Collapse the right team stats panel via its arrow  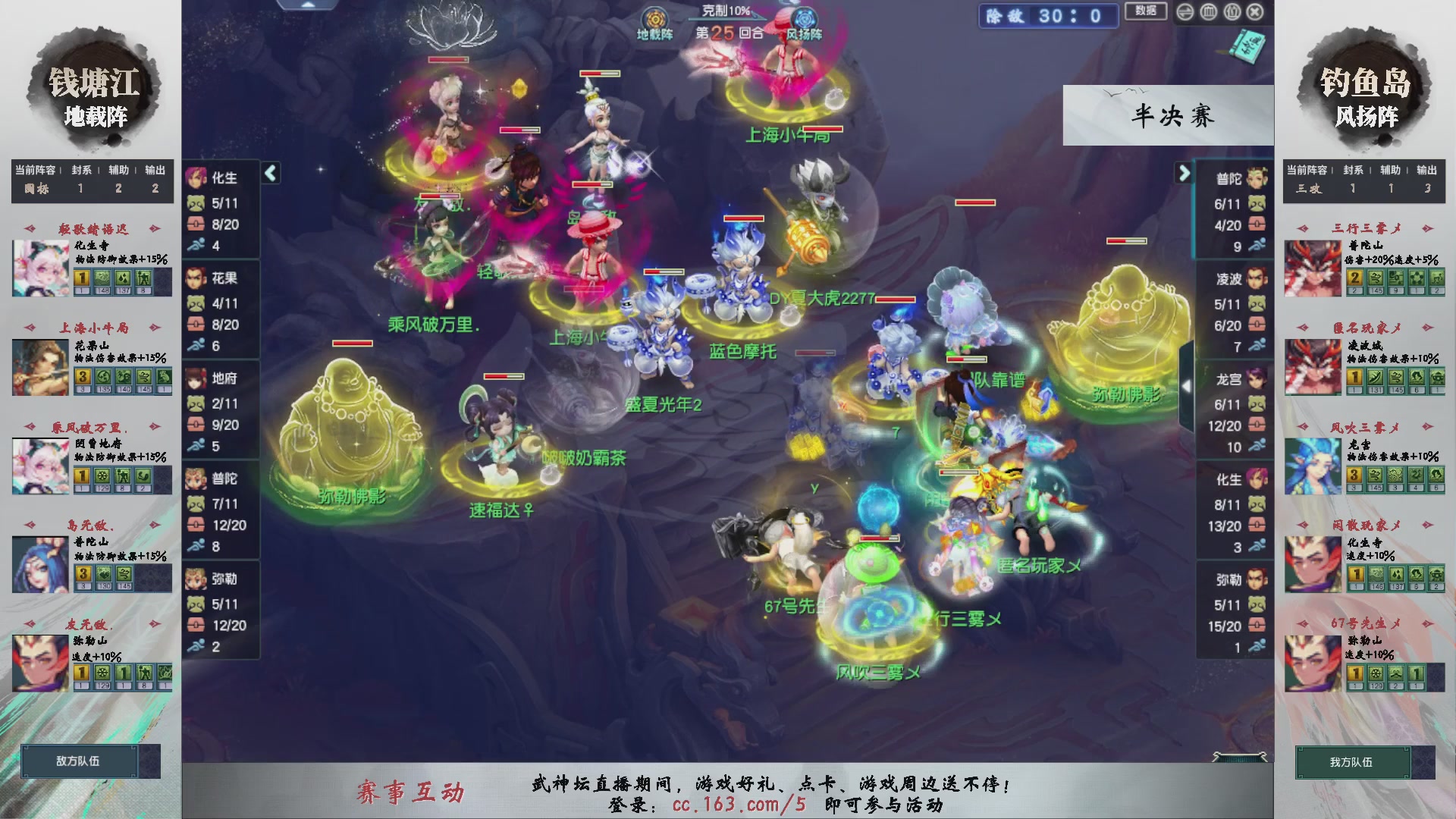point(1184,174)
